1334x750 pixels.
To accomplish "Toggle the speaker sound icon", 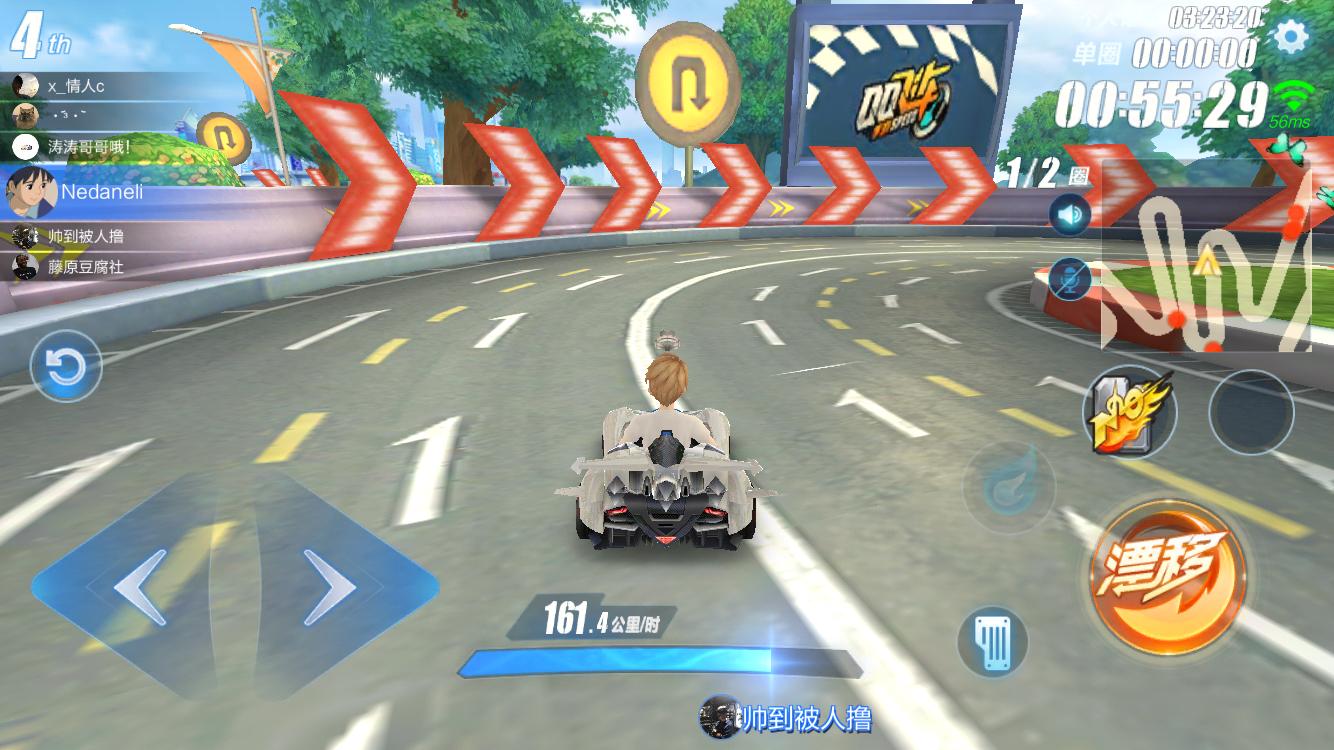I will pyautogui.click(x=1069, y=215).
